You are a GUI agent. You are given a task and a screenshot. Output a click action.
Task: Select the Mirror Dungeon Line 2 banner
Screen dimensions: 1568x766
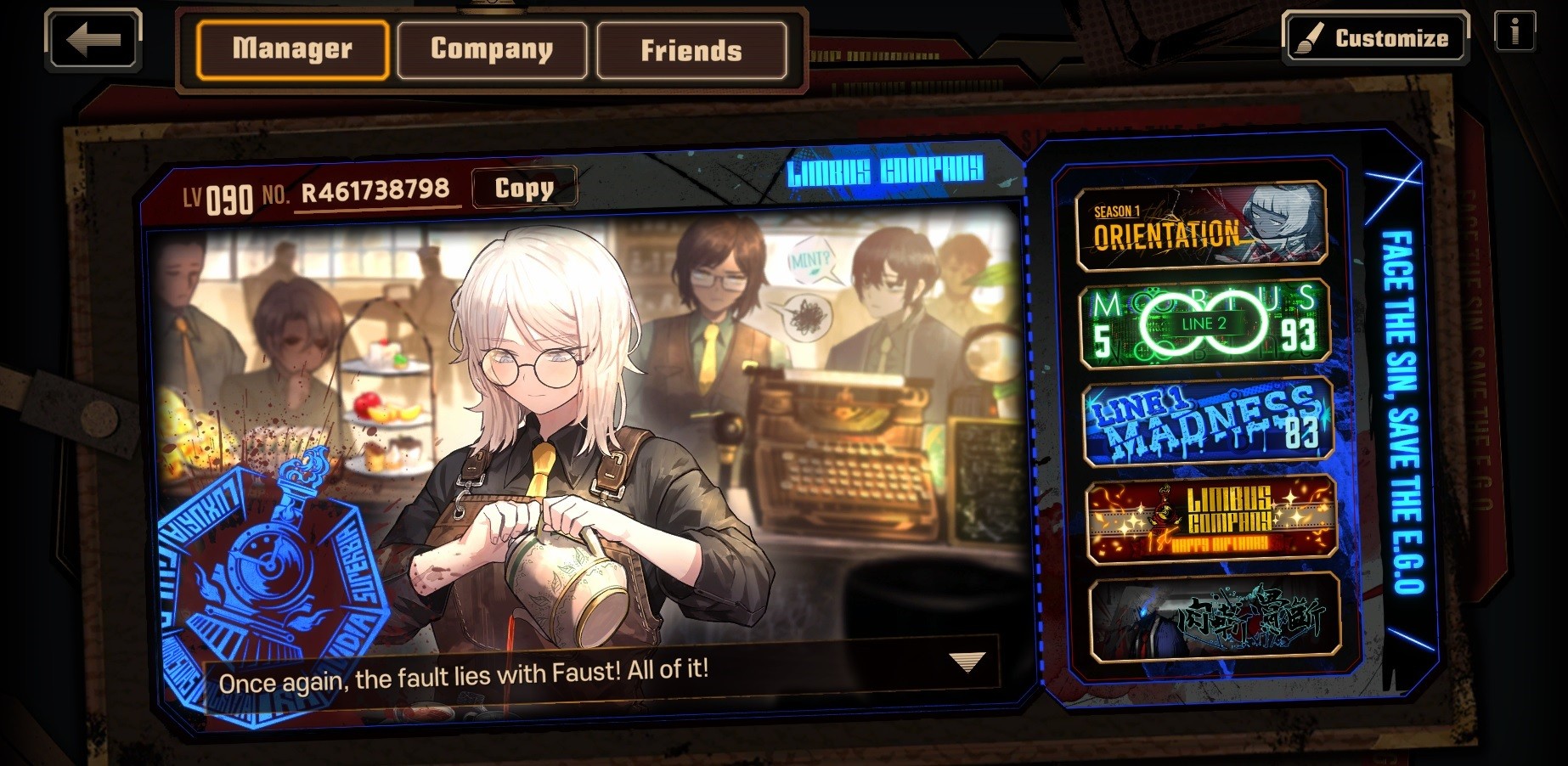1204,324
